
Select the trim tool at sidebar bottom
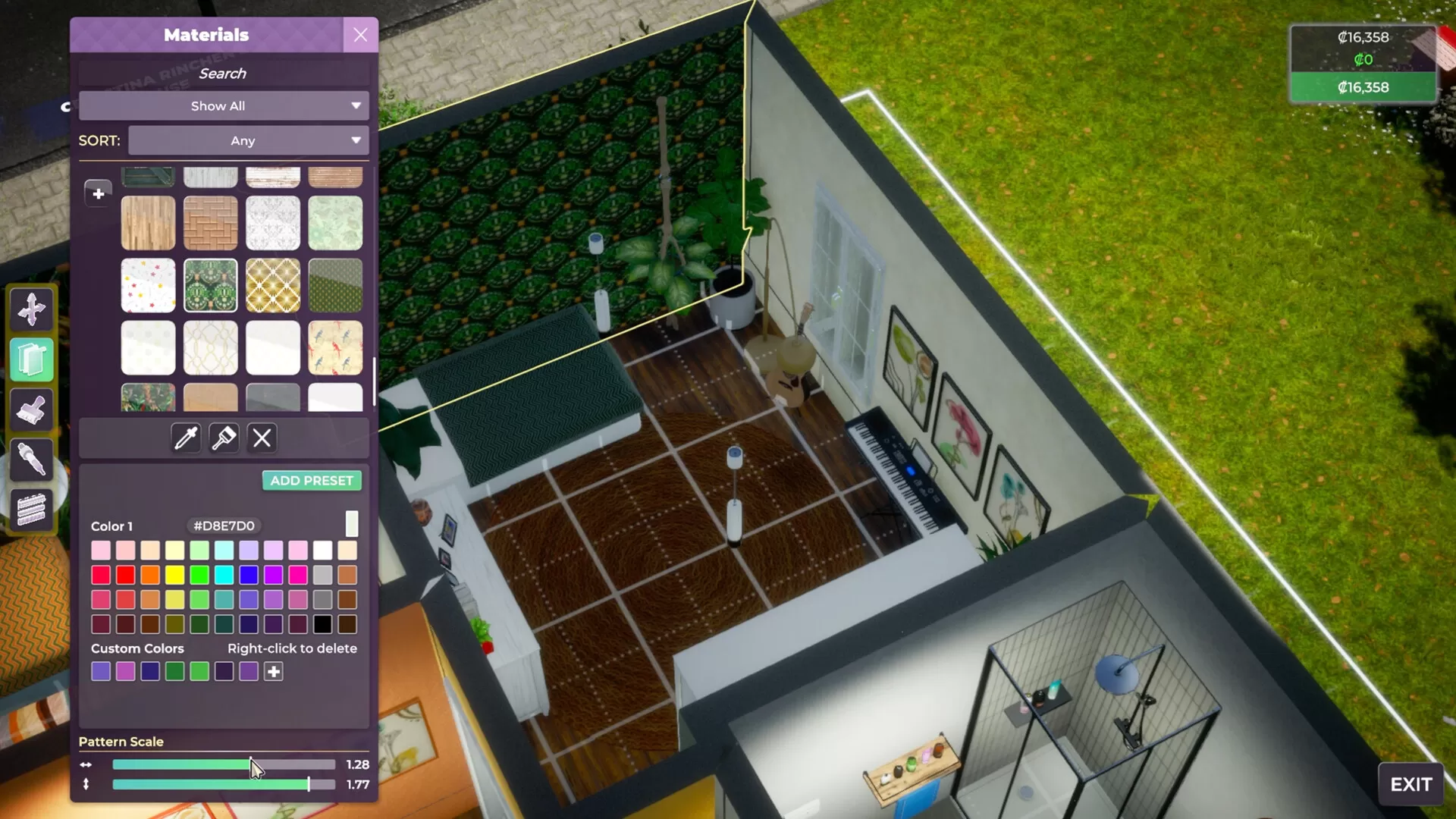(32, 510)
